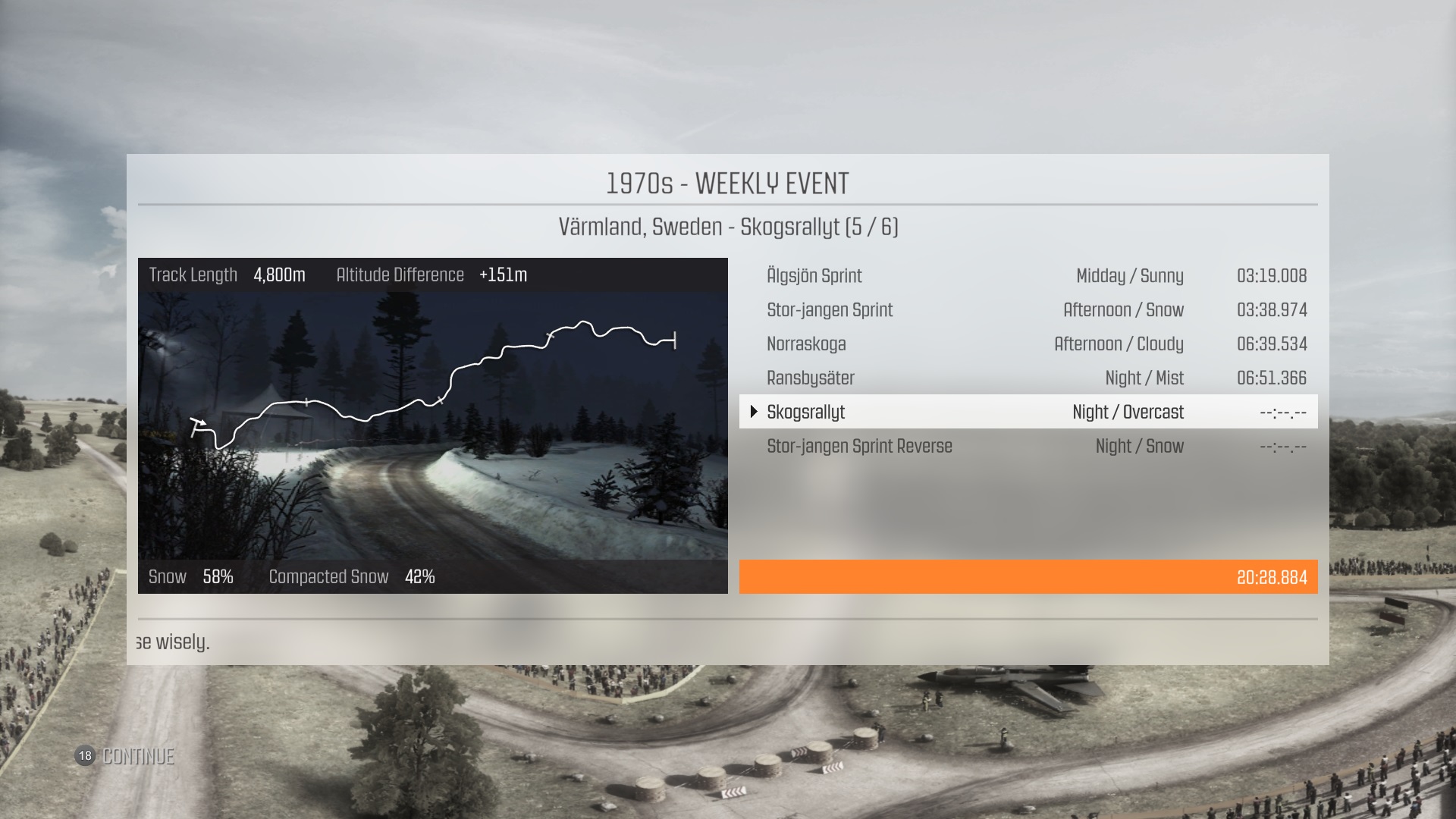Image resolution: width=1456 pixels, height=819 pixels.
Task: Choose the Stor-jangen Sprint afternoon stage
Action: coord(1028,310)
